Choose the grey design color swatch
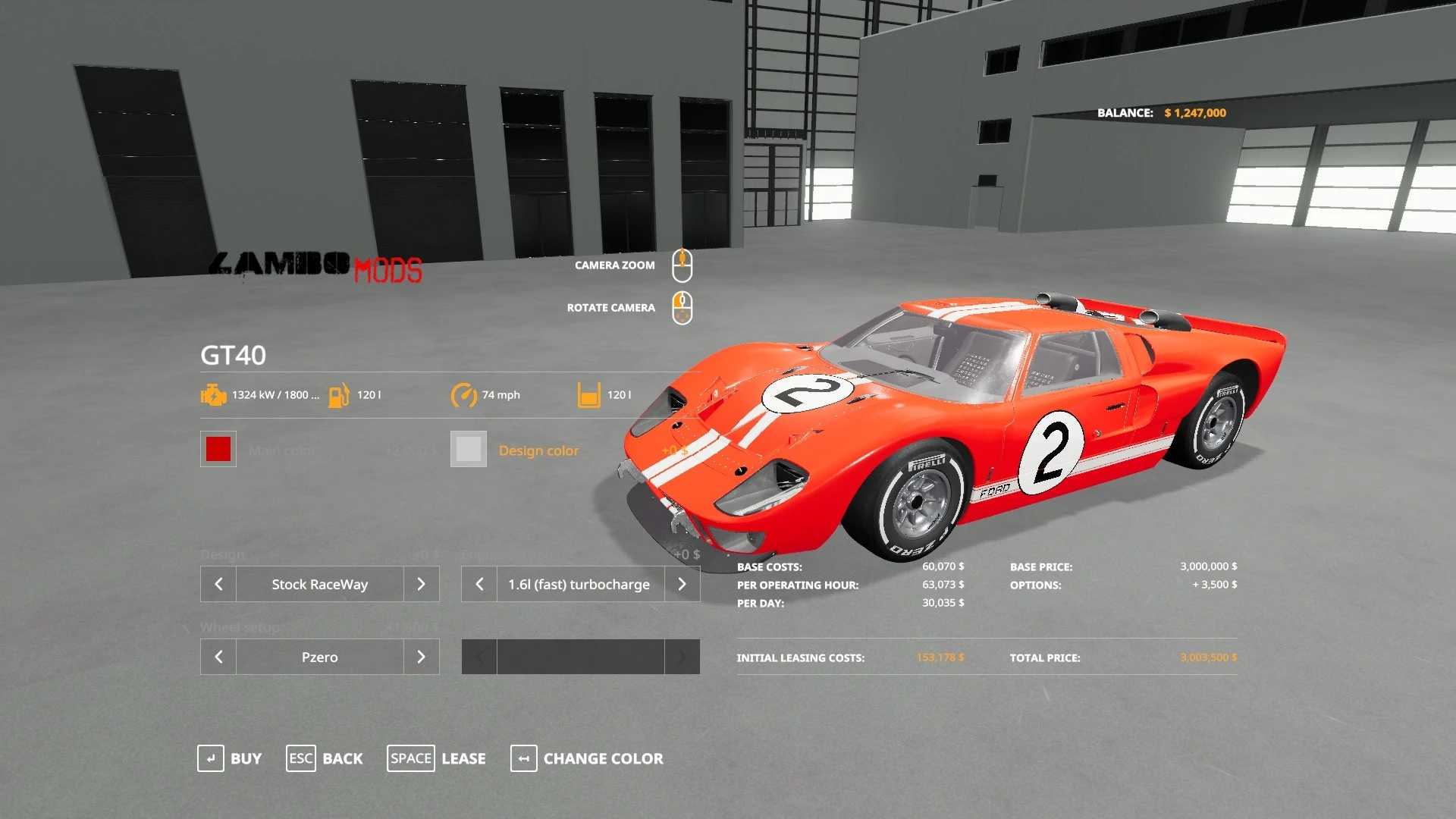 (468, 449)
